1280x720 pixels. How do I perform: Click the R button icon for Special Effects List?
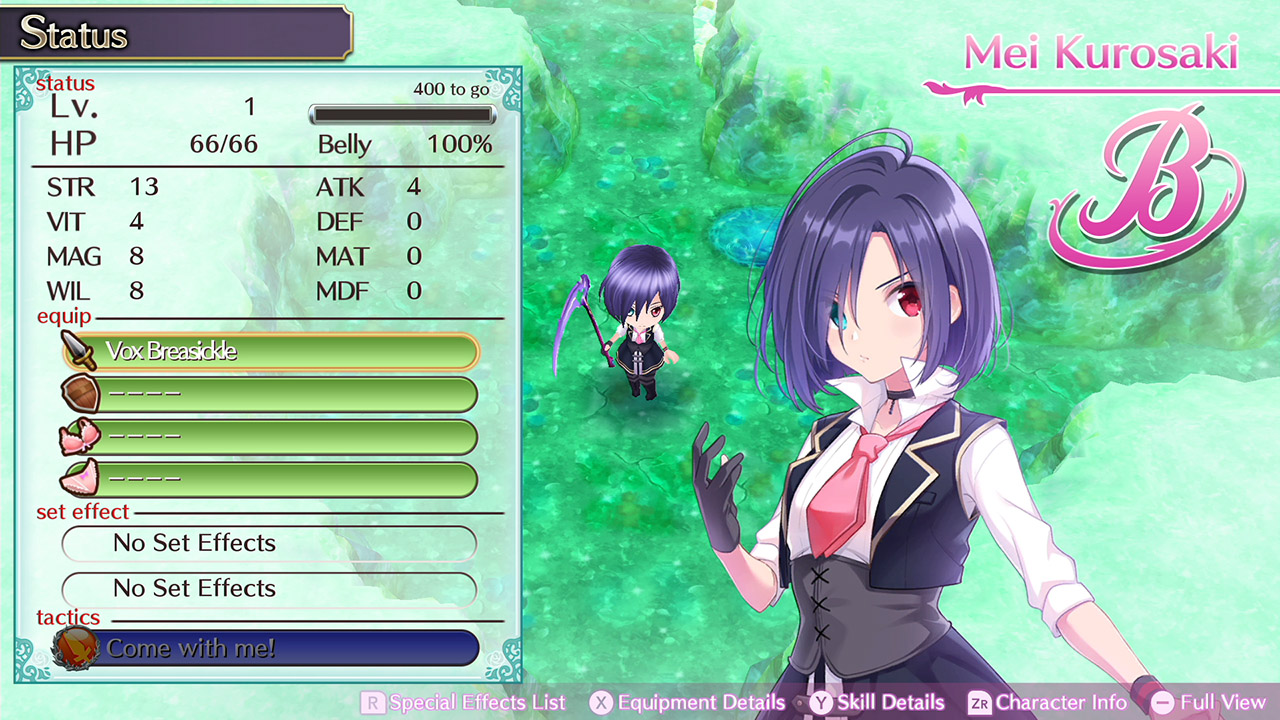click(372, 703)
